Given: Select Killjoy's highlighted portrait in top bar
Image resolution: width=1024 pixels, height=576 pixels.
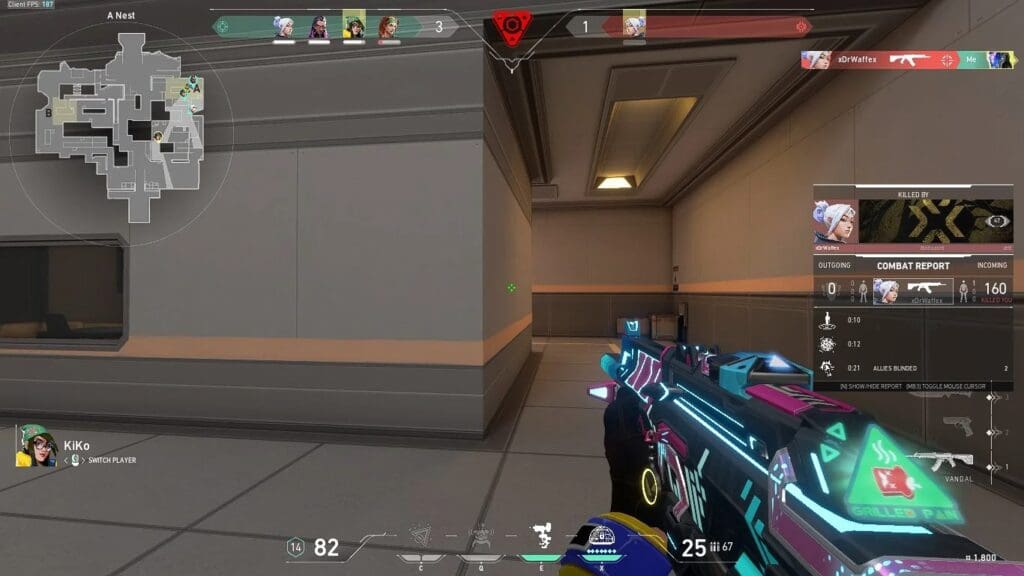Looking at the screenshot, I should [353, 25].
